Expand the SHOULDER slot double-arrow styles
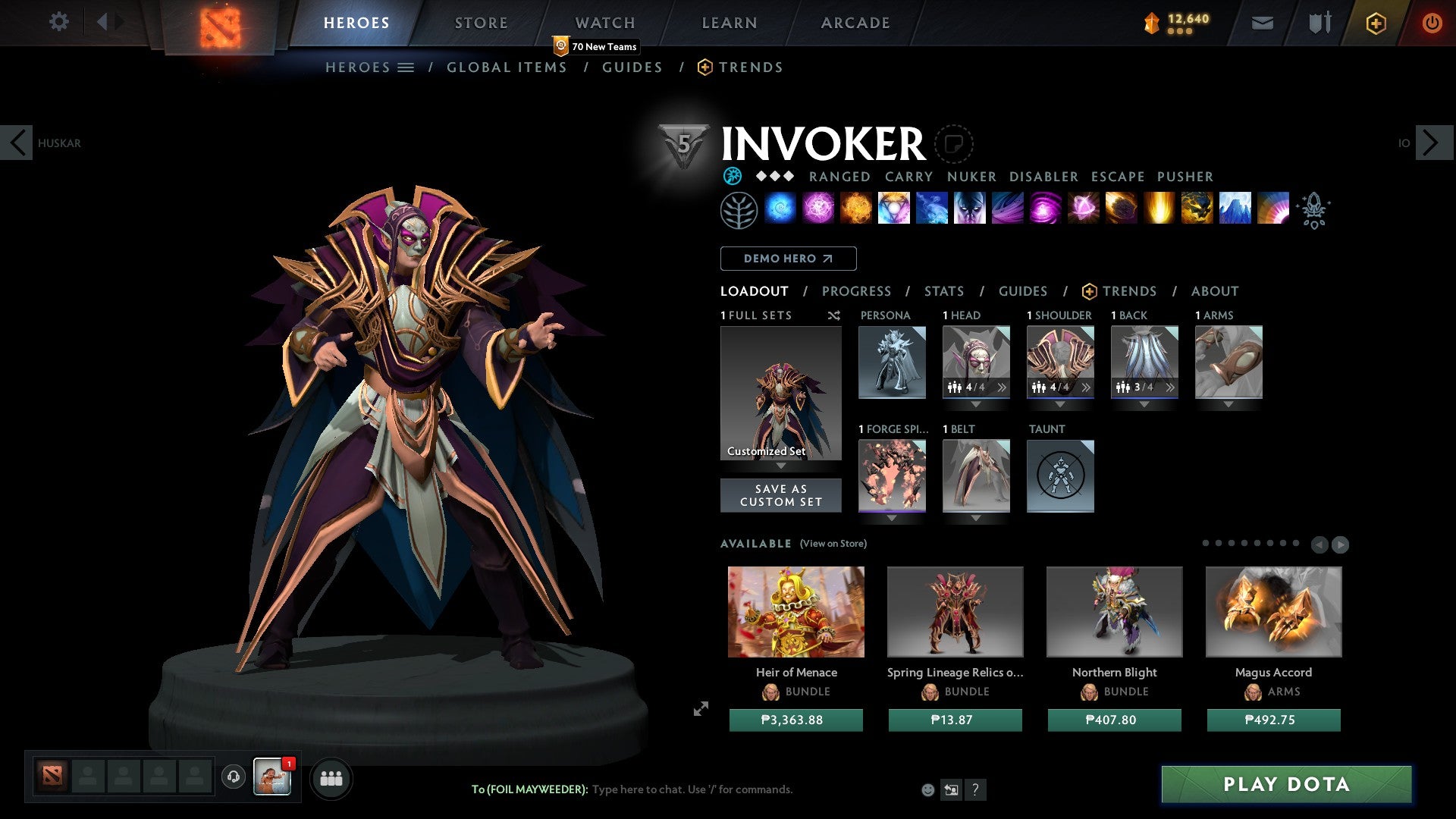Viewport: 1456px width, 819px height. point(1086,388)
